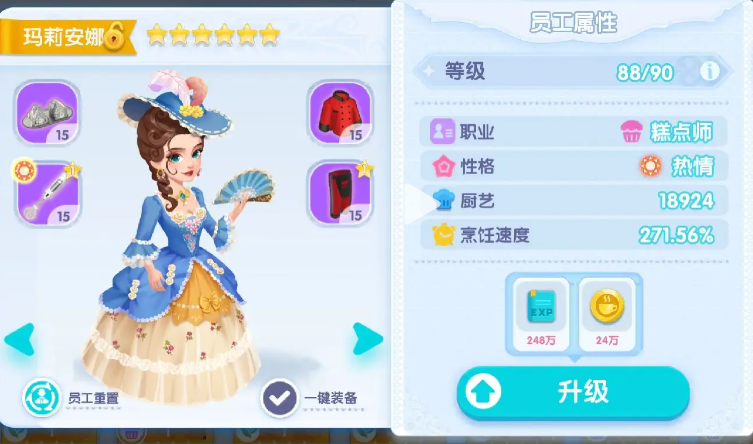Viewport: 753px width, 444px height.
Task: Show the next employee with right arrow
Action: (x=367, y=340)
